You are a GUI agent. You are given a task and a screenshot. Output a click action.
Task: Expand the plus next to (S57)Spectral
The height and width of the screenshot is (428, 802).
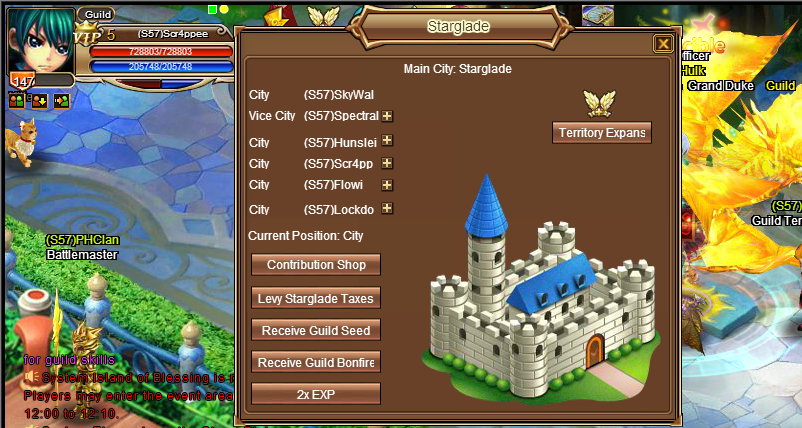pyautogui.click(x=387, y=116)
